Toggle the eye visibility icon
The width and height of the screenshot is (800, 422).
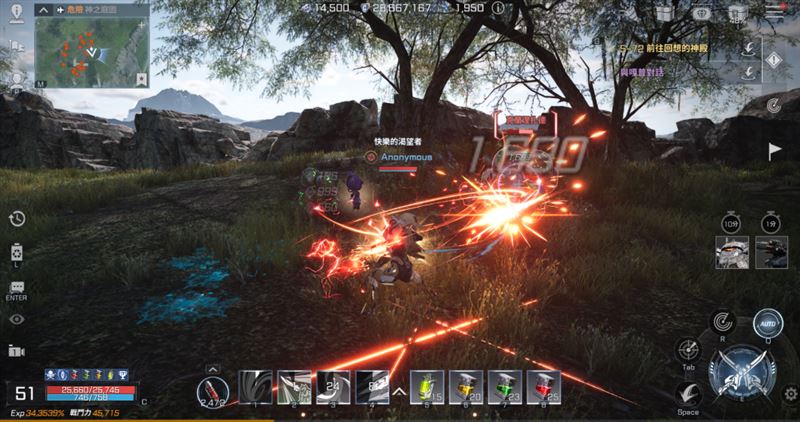click(16, 319)
